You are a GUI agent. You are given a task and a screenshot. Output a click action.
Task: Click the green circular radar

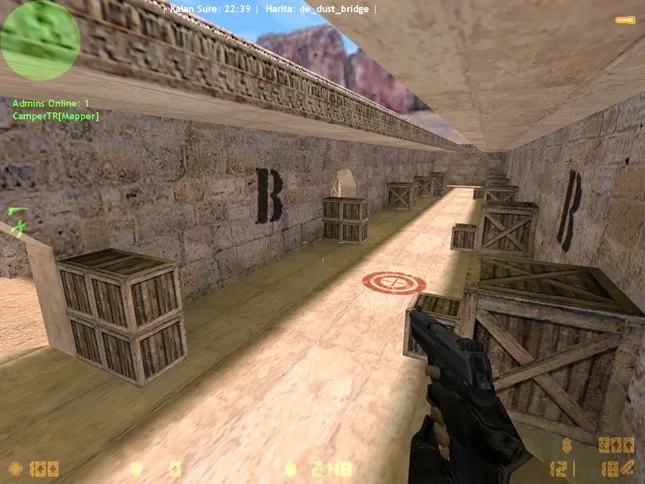click(40, 40)
